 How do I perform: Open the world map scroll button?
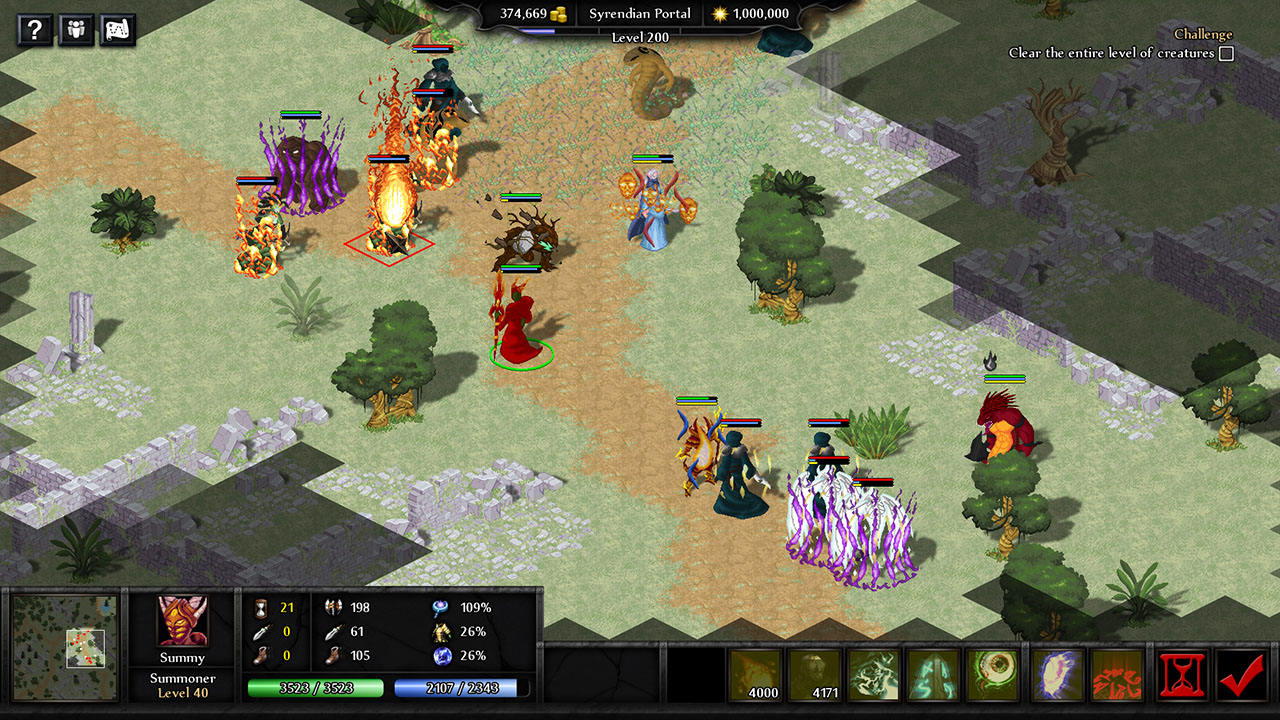[118, 30]
